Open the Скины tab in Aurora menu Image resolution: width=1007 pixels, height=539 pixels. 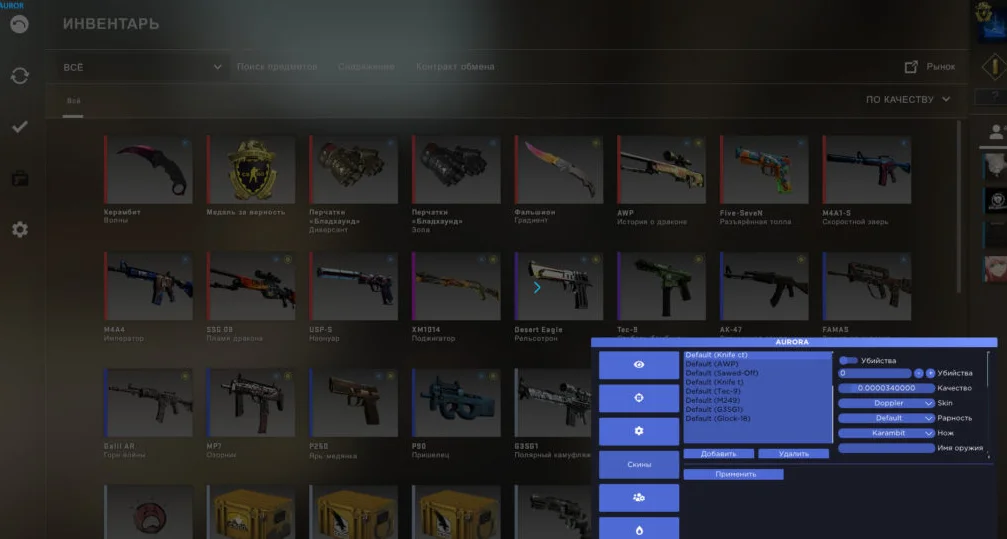coord(639,465)
